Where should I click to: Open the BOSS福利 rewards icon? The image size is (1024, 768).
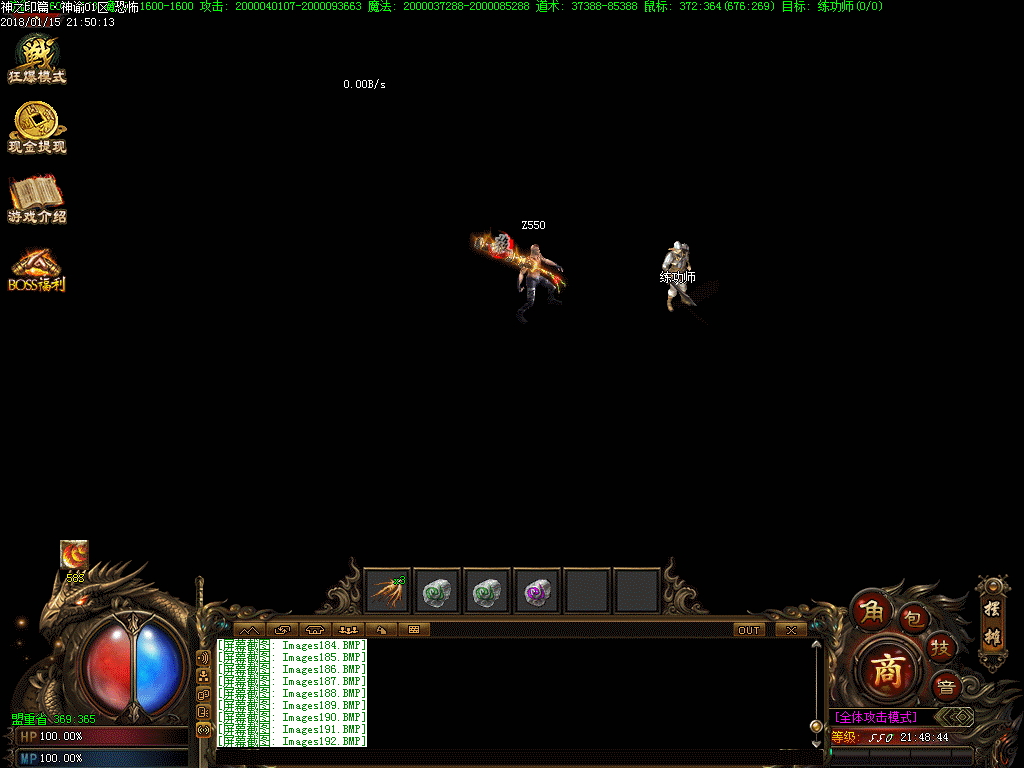[37, 270]
